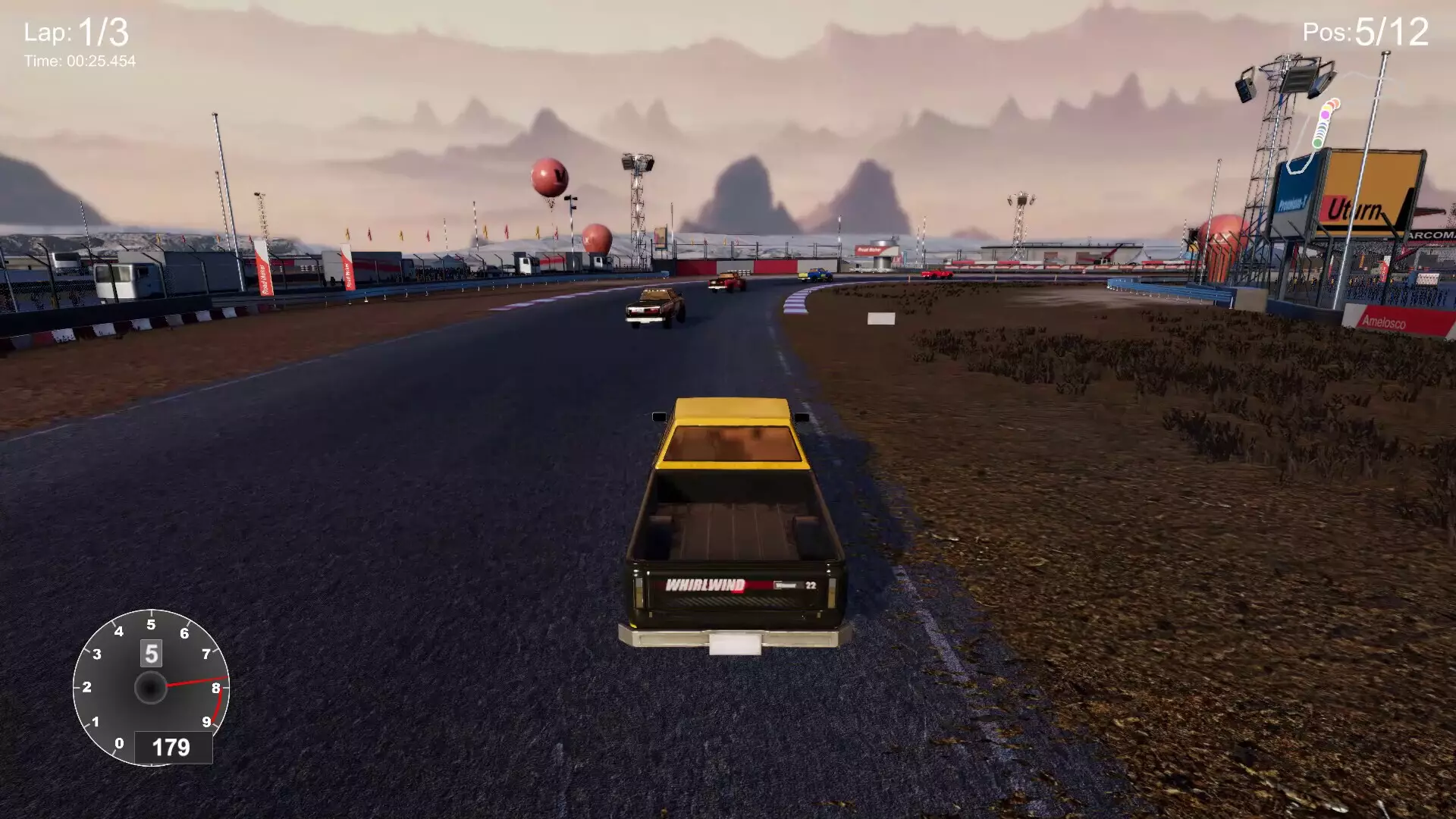Click the purple rival dot on the minimap

click(x=1325, y=114)
